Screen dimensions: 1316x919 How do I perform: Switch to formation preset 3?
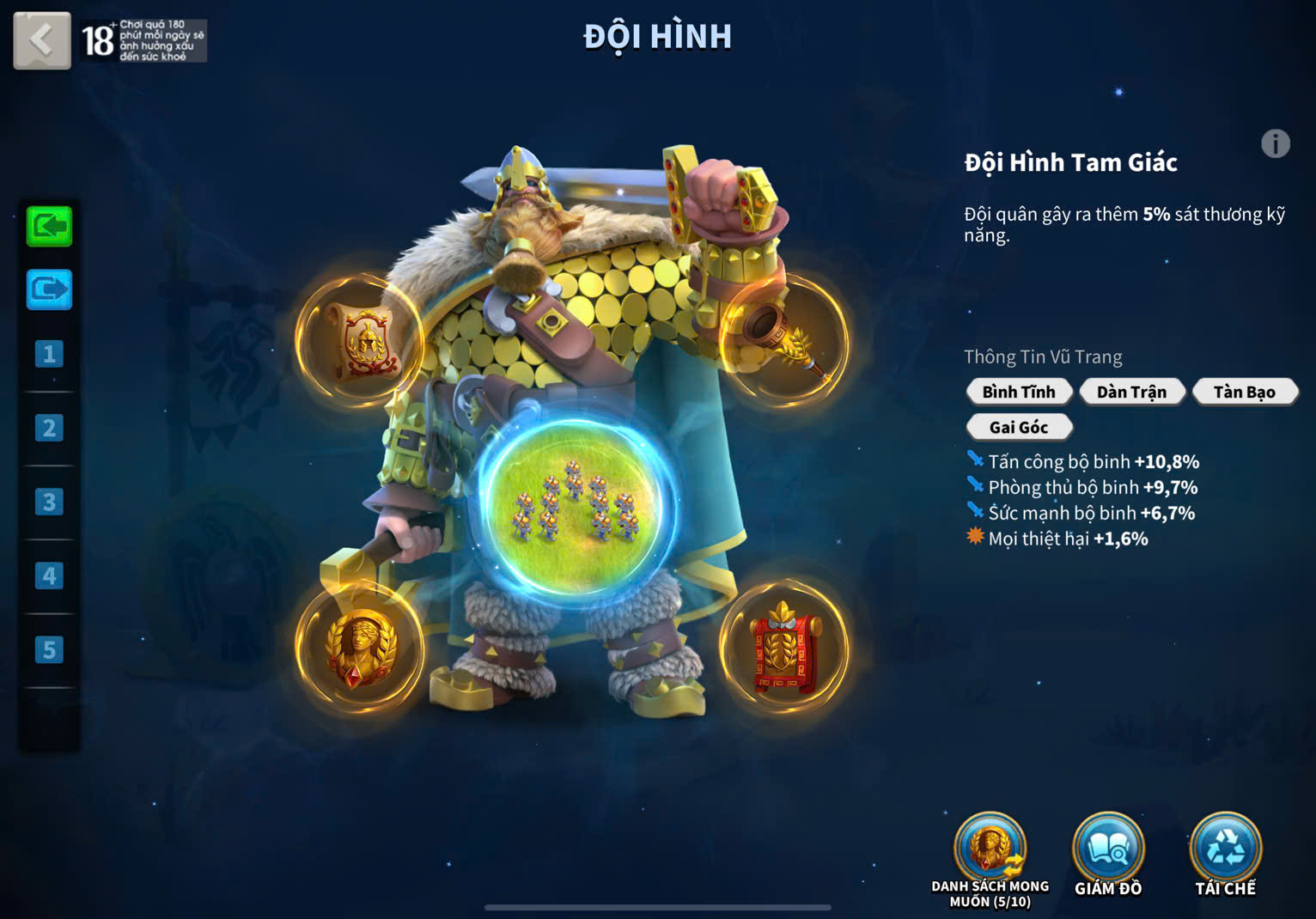(x=49, y=502)
